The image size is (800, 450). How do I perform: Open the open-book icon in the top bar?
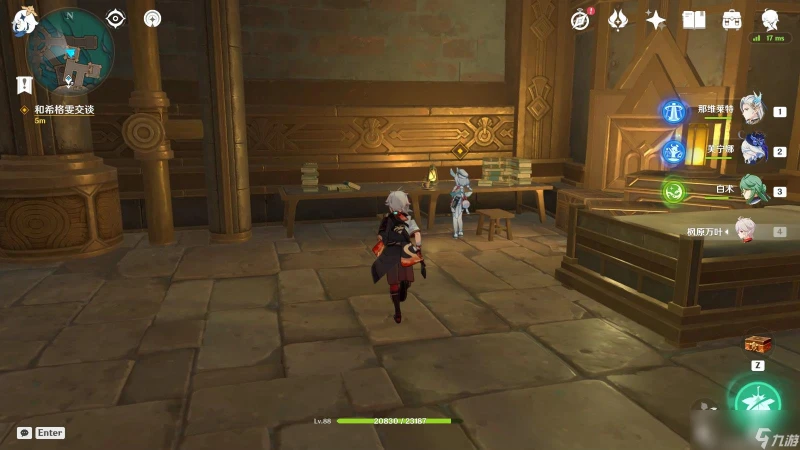694,19
